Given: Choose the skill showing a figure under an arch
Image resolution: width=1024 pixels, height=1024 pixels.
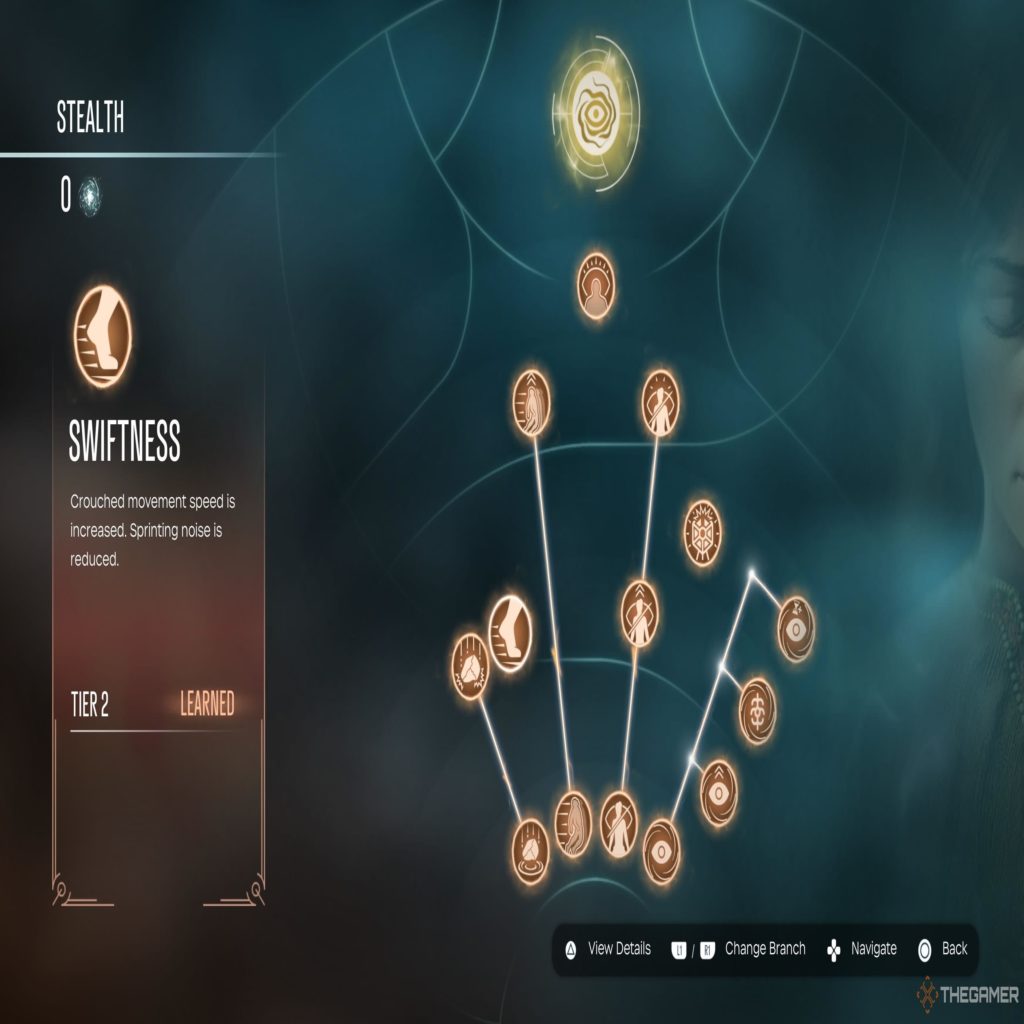Looking at the screenshot, I should (596, 287).
